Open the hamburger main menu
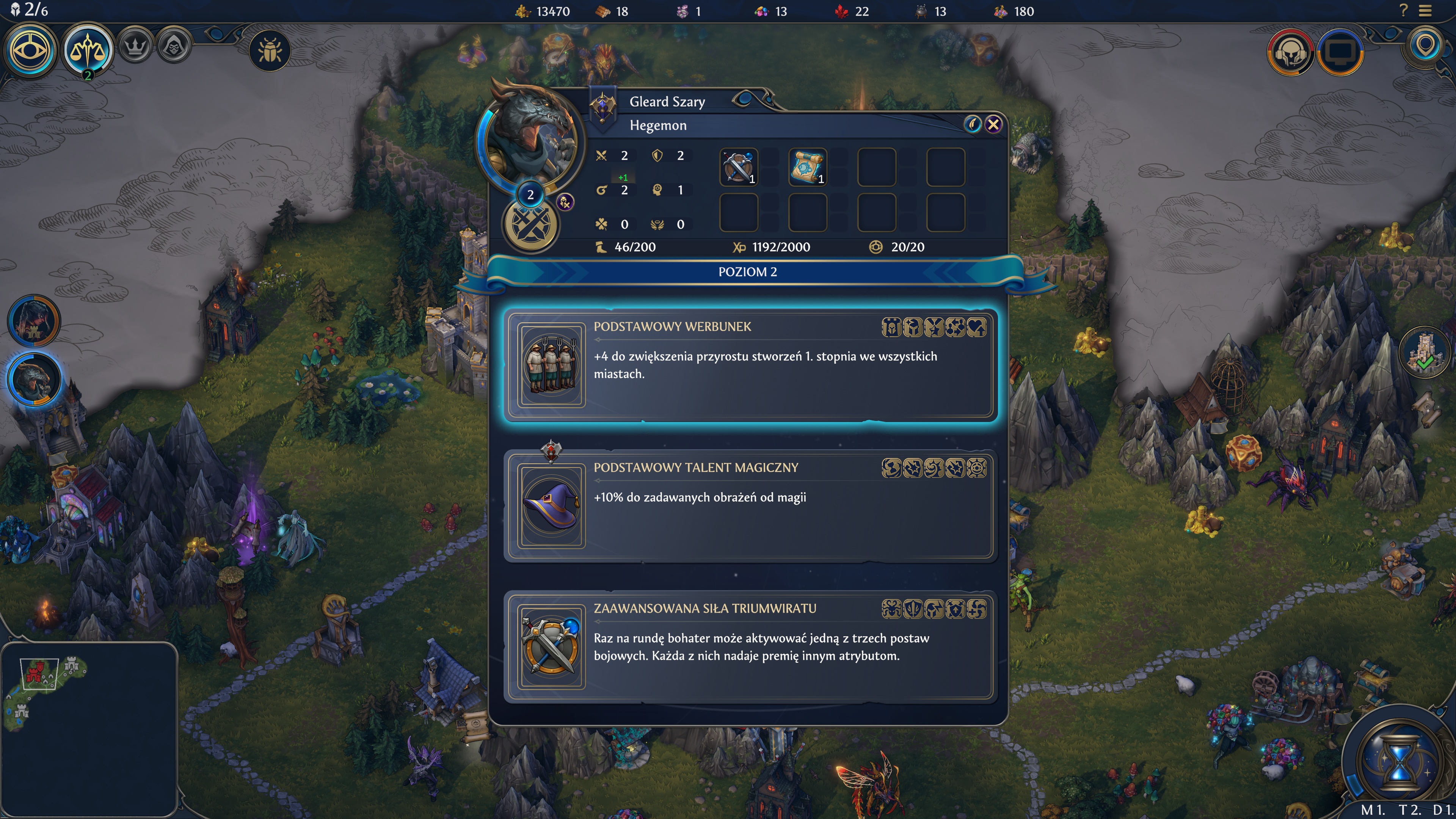Image resolution: width=1456 pixels, height=819 pixels. click(x=1426, y=11)
